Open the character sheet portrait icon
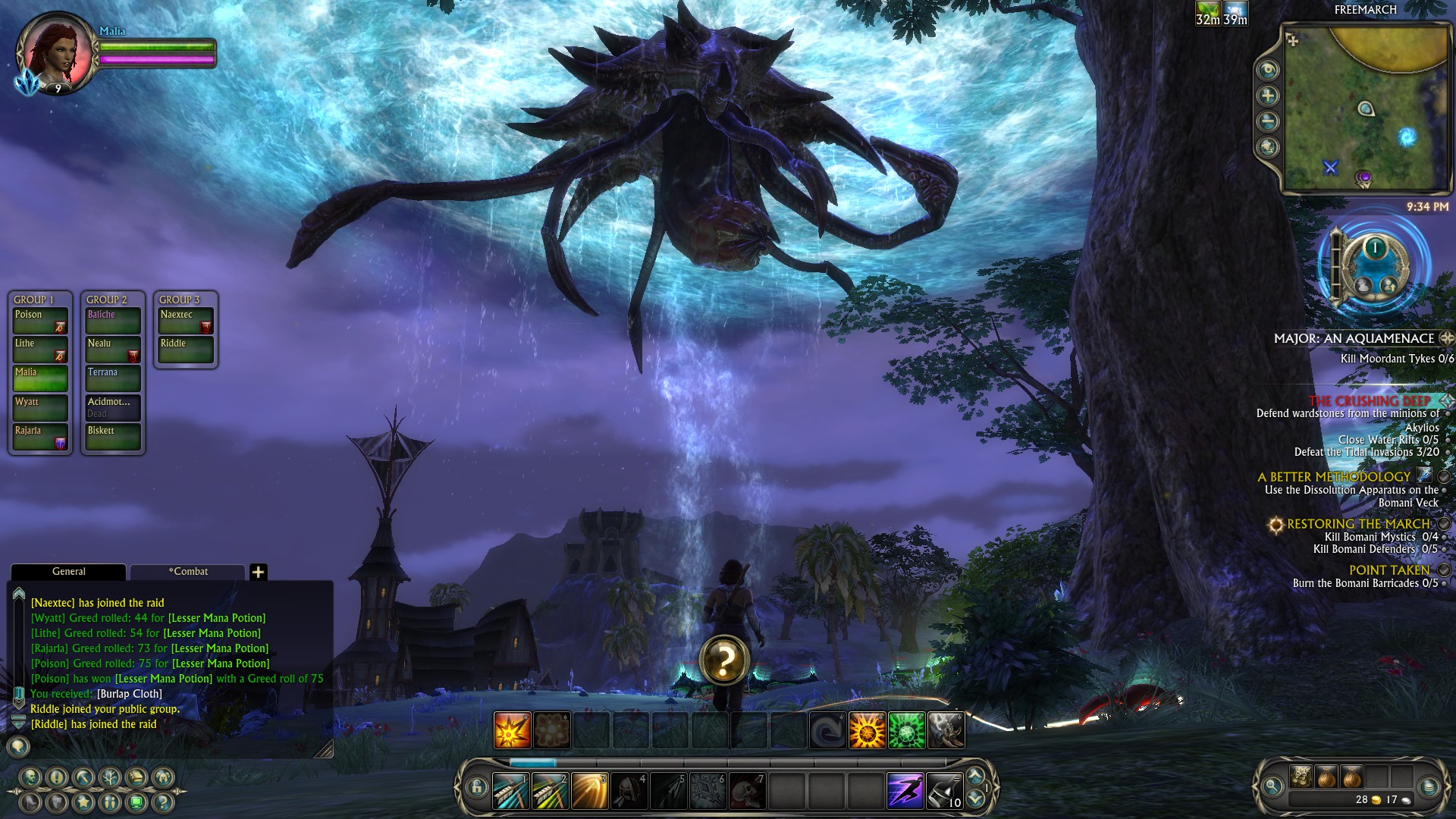Screen dimensions: 1456x819 (30, 777)
